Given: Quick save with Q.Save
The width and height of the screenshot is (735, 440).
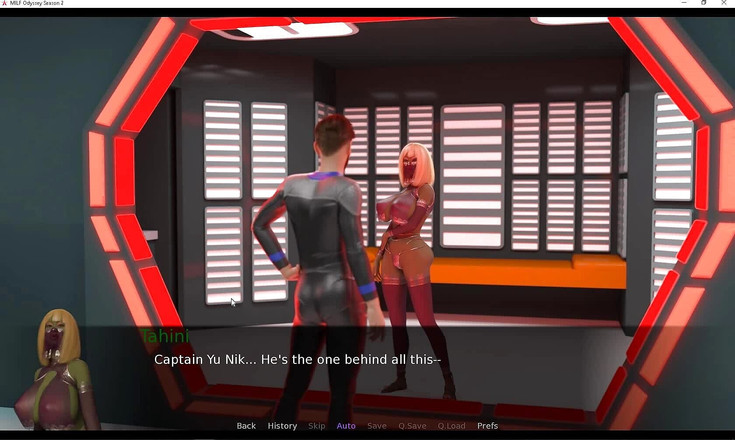Looking at the screenshot, I should pyautogui.click(x=412, y=426).
